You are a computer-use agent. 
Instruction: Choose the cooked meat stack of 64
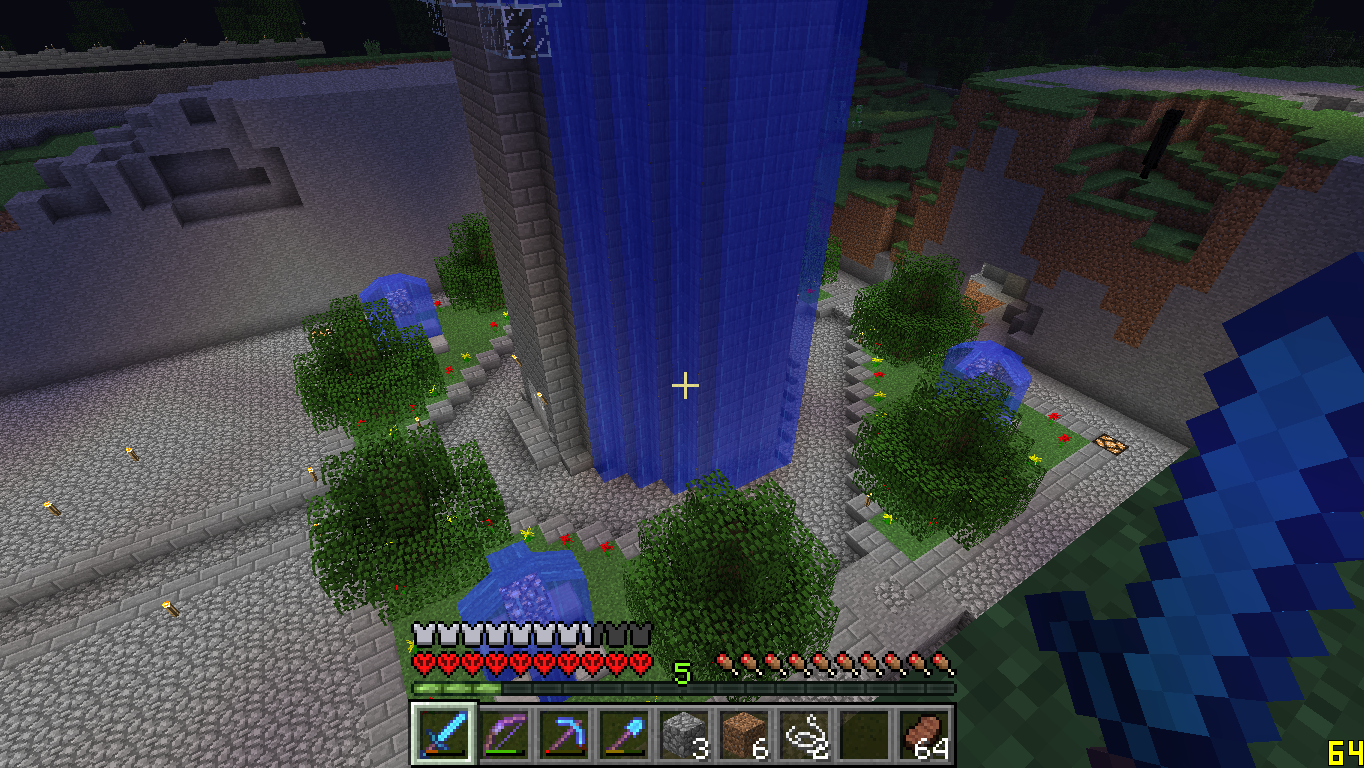tap(921, 733)
